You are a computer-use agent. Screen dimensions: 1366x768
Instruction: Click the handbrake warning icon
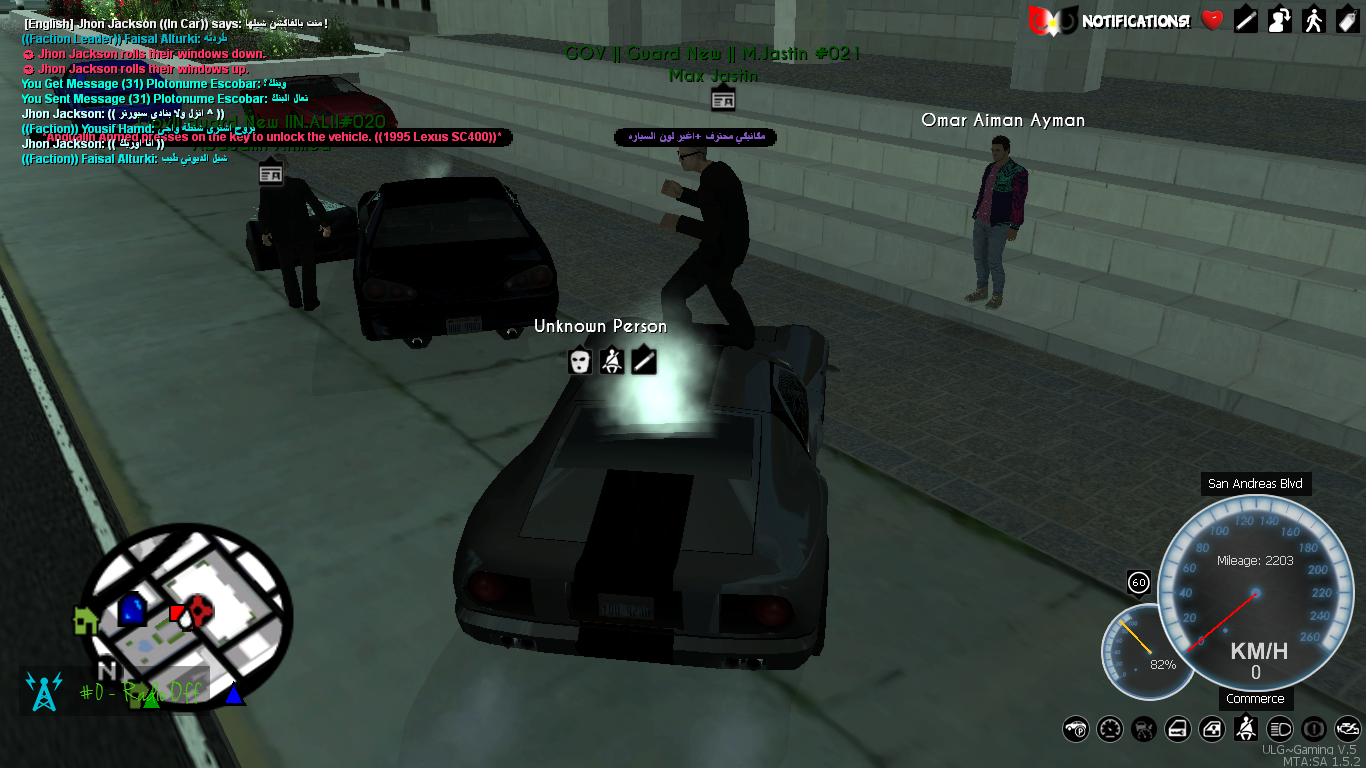coord(1314,729)
